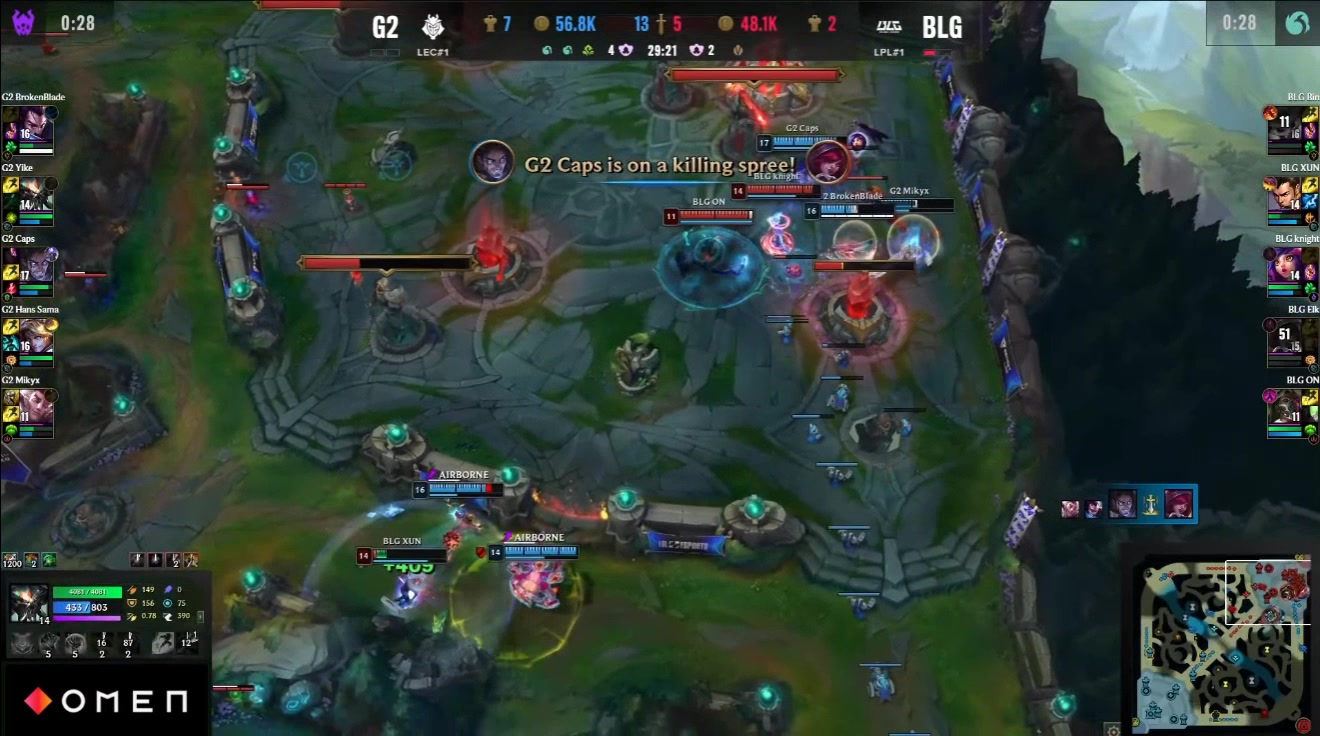Screen dimensions: 1320x736
Task: Select the Kha'Zix champion portrait in the bottom HUD
Action: coord(28,603)
